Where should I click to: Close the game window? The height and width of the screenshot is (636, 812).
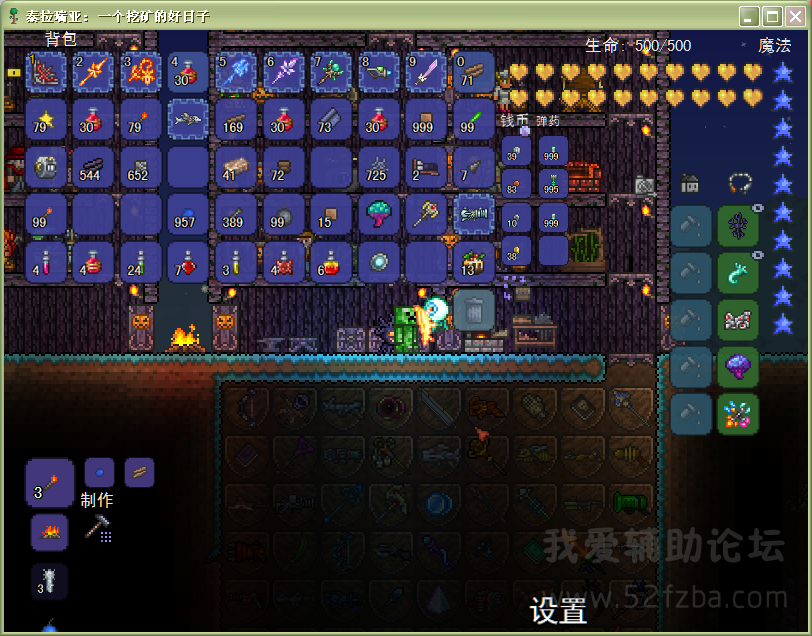pyautogui.click(x=796, y=16)
